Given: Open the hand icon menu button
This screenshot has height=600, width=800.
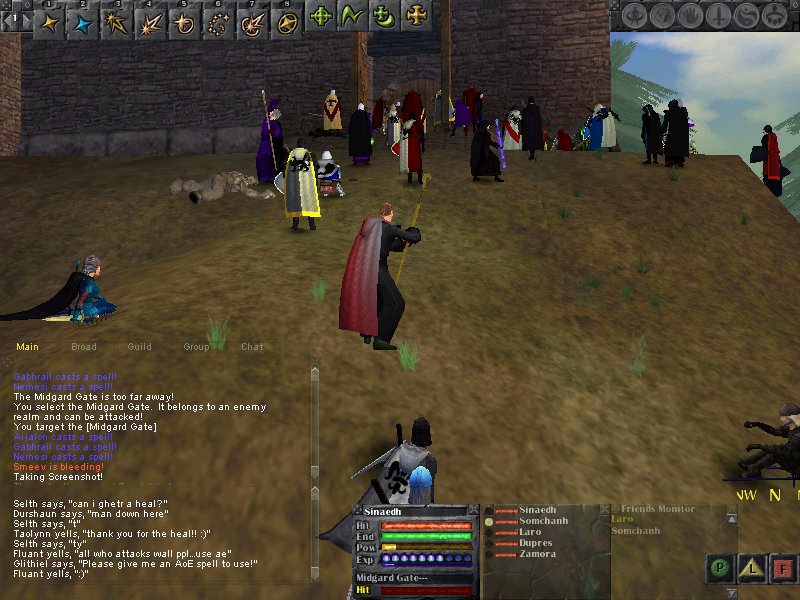Looking at the screenshot, I should coord(691,15).
